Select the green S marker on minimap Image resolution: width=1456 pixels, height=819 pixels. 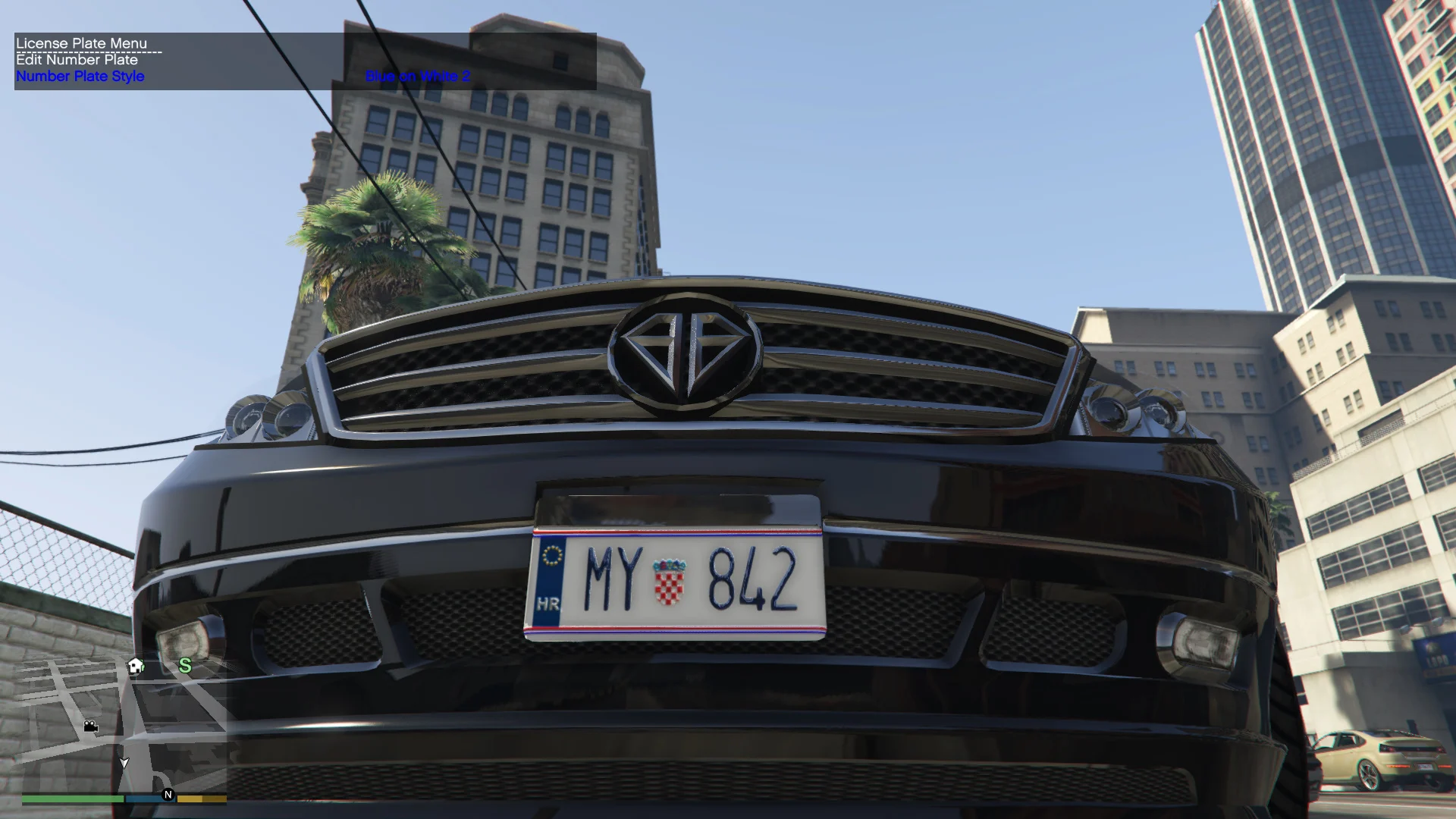(x=185, y=666)
